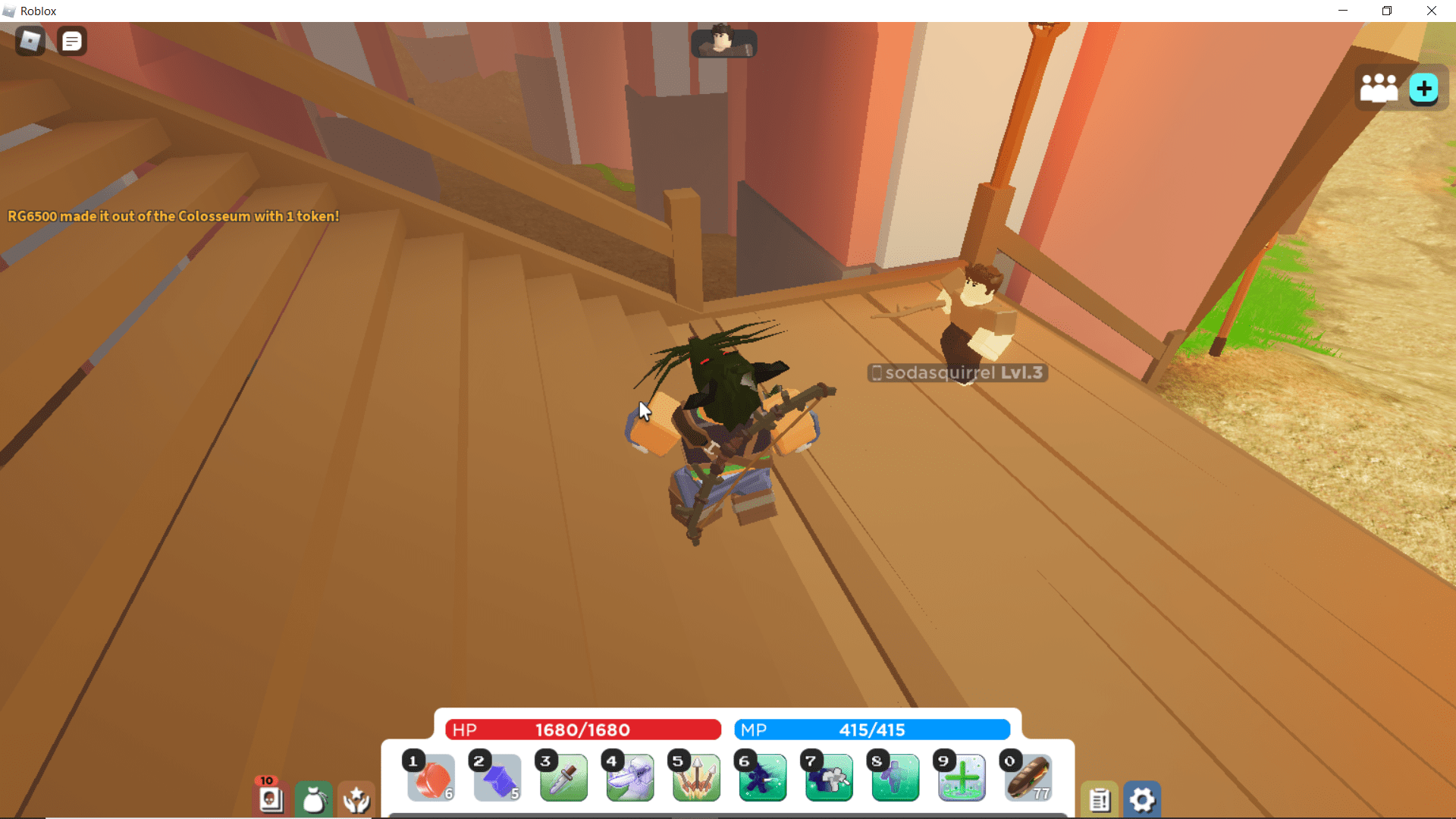Viewport: 1456px width, 819px height.
Task: Equip the dagger in hotbar slot 3
Action: pos(563,778)
